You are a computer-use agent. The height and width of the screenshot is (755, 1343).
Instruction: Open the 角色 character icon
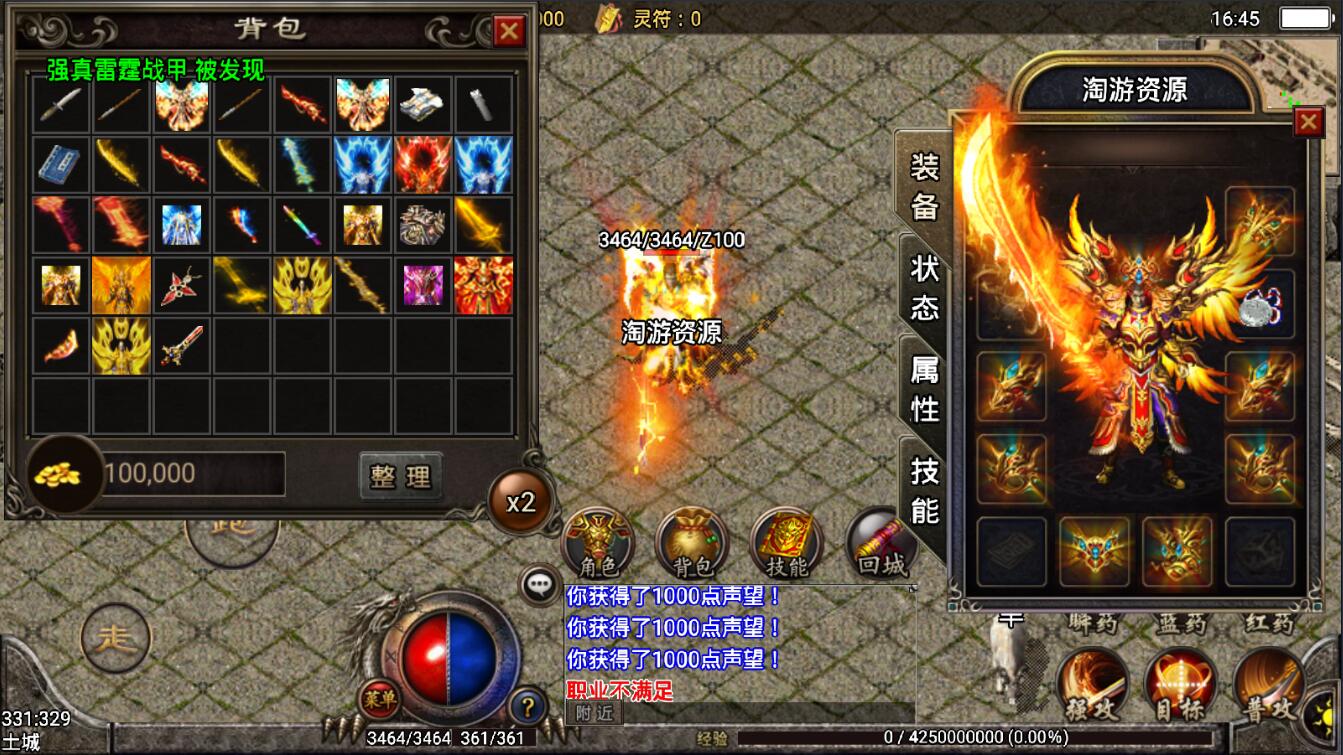[598, 543]
